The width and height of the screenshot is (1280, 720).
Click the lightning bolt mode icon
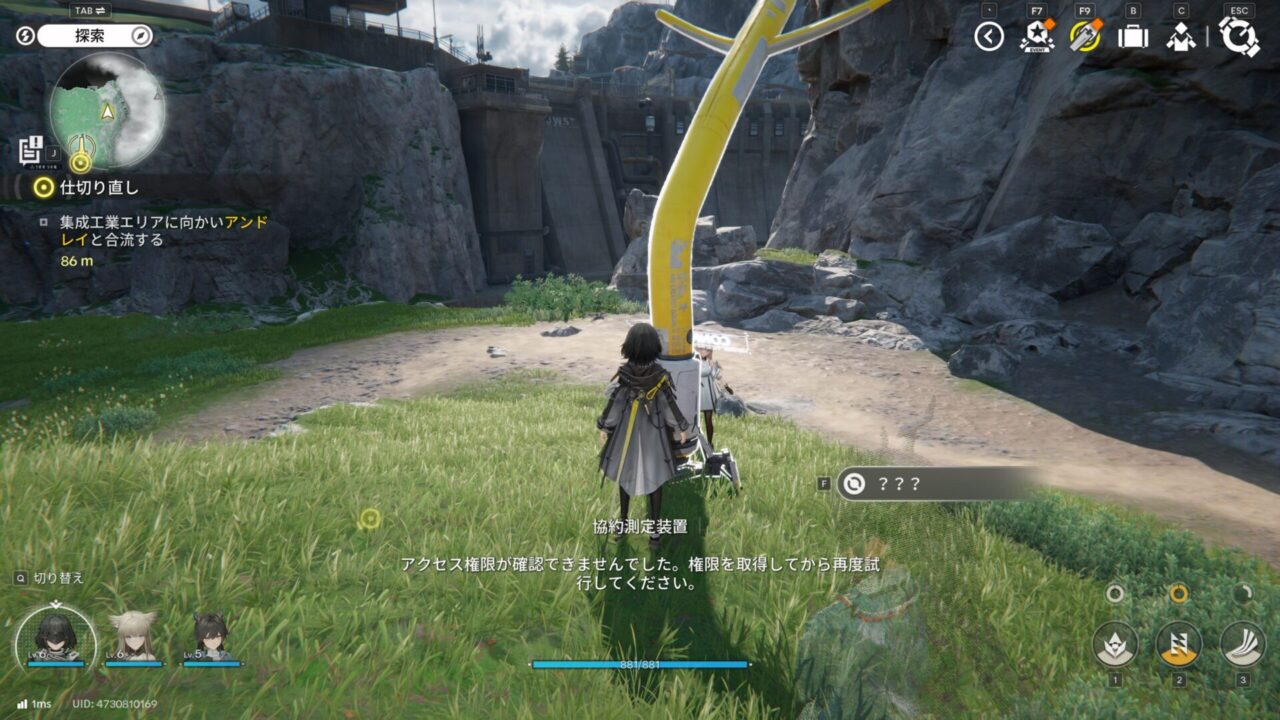[27, 36]
